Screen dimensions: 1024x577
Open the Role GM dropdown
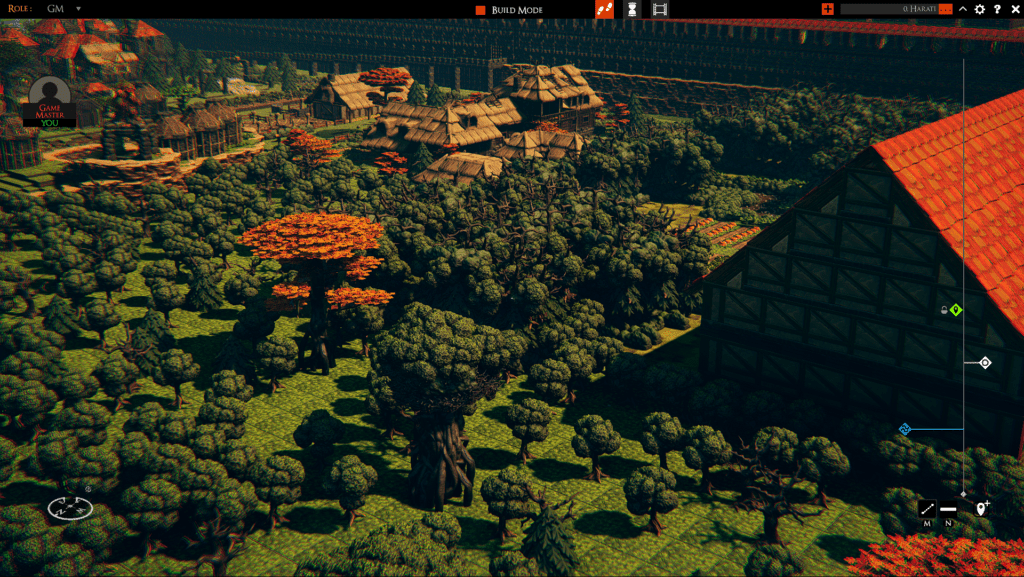click(x=78, y=9)
